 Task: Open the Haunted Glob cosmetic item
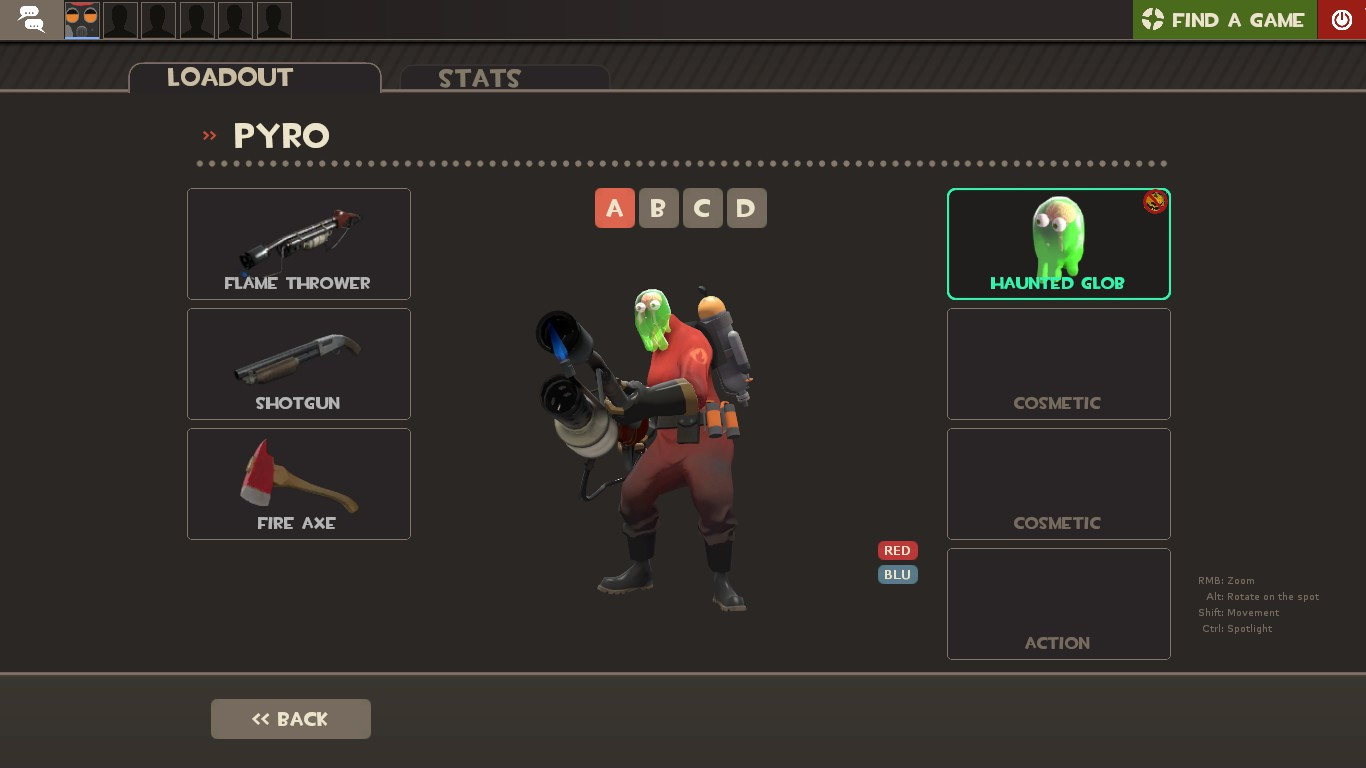click(x=1058, y=243)
